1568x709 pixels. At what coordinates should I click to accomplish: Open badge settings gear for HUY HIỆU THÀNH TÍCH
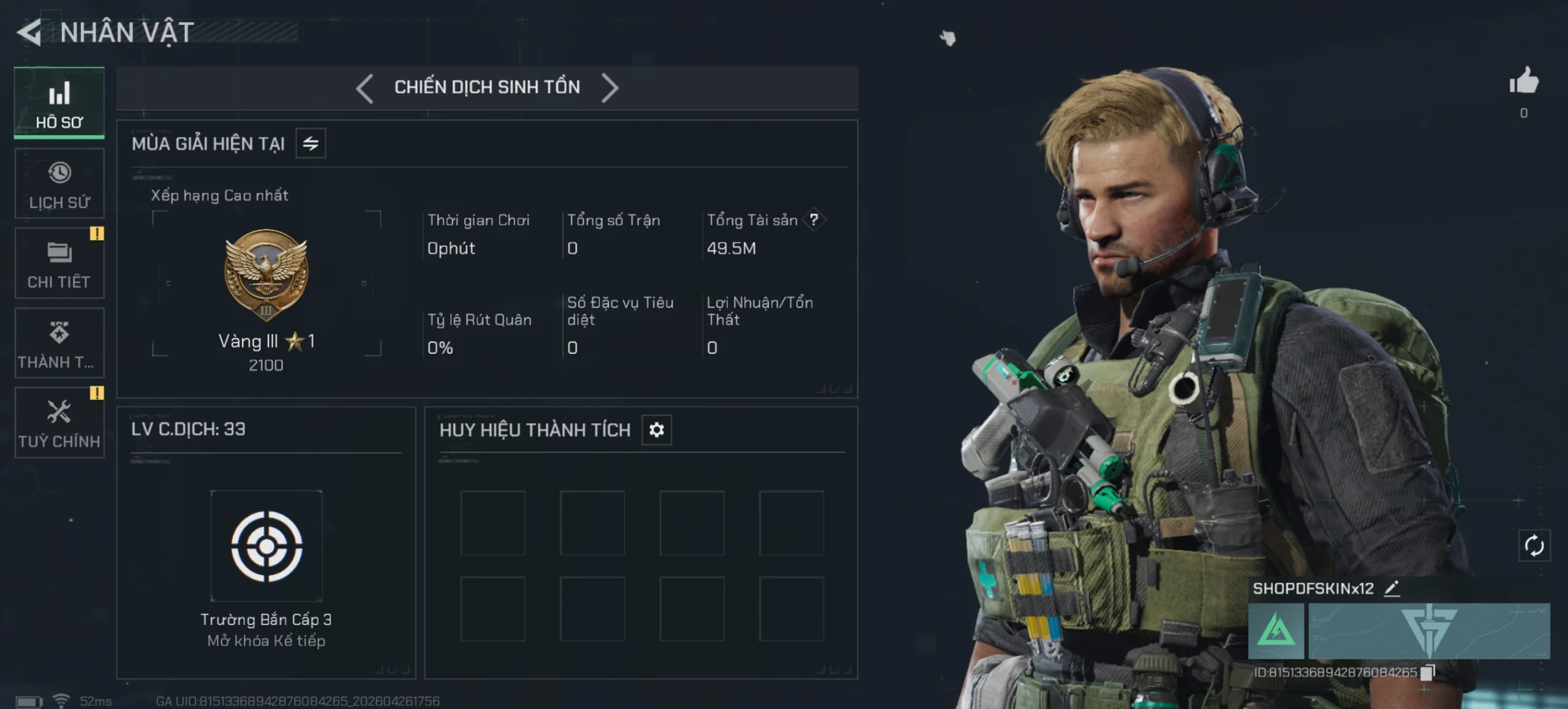[657, 430]
